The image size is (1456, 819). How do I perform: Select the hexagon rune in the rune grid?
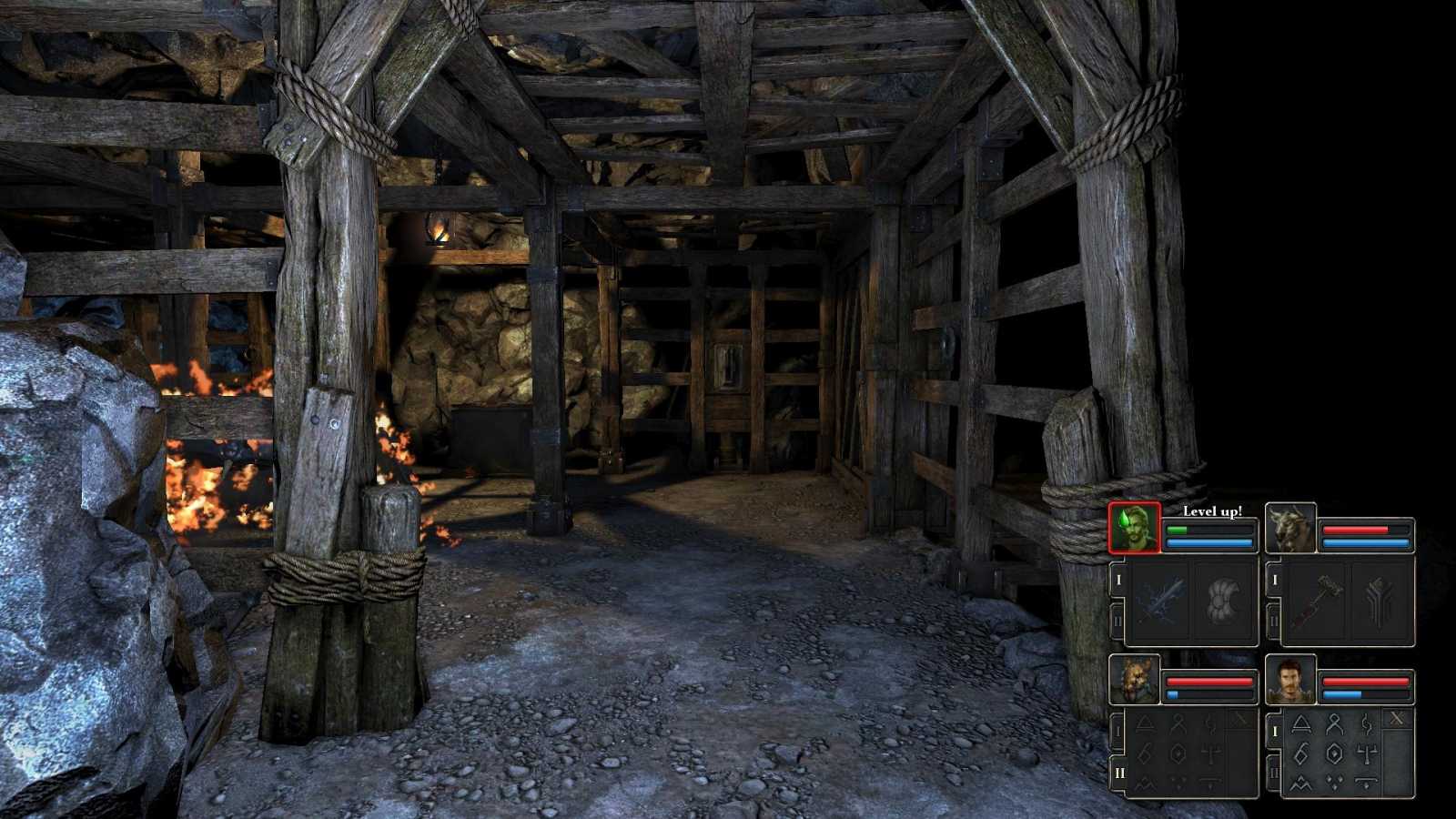[x=1335, y=753]
